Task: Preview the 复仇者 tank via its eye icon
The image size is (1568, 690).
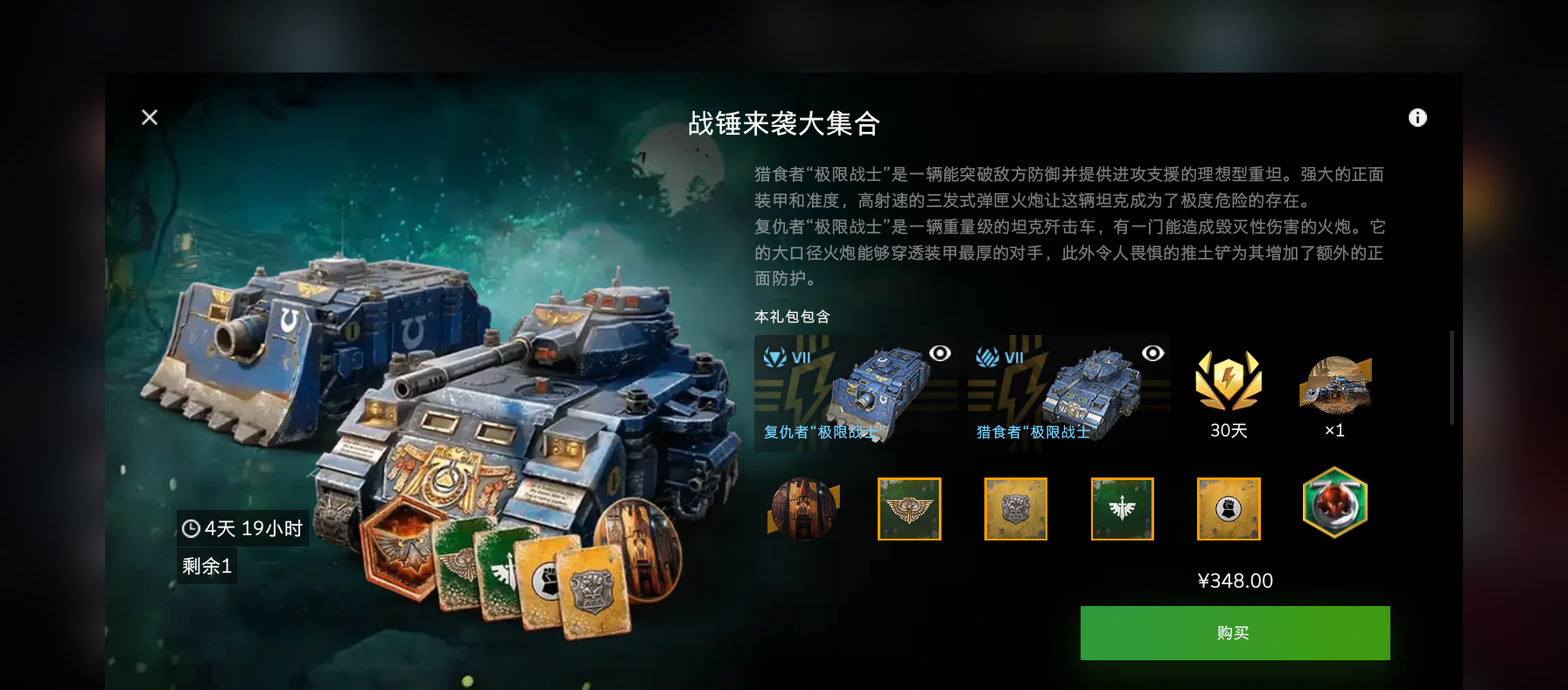Action: click(940, 353)
